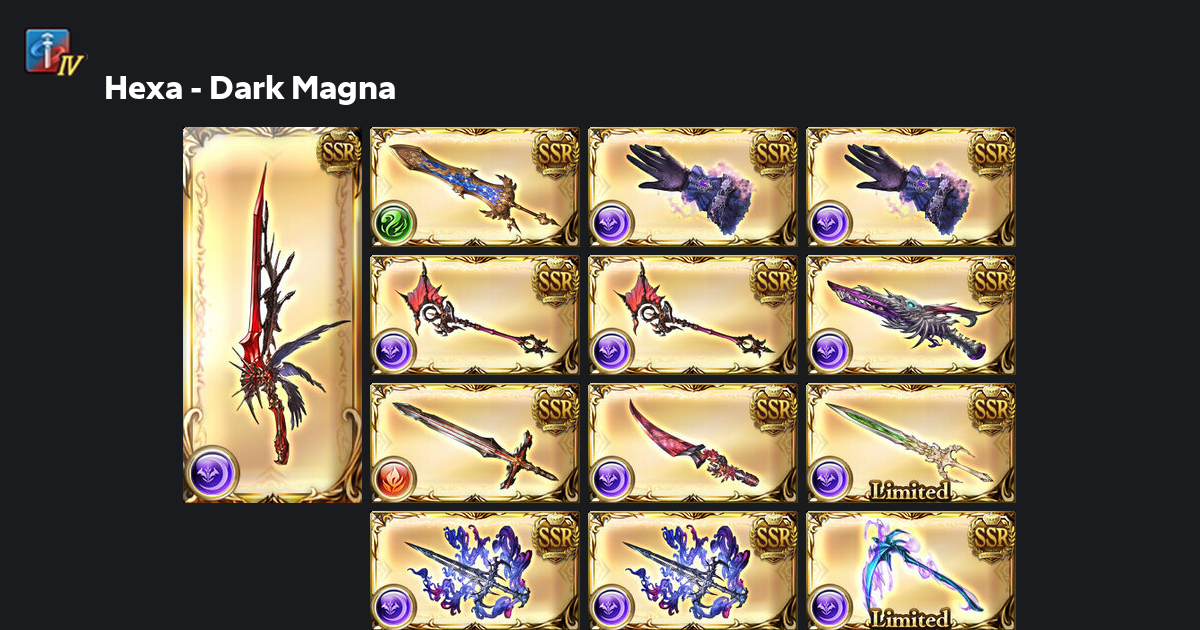Select the cyan Limited scythe
This screenshot has width=1200, height=630.
[910, 571]
